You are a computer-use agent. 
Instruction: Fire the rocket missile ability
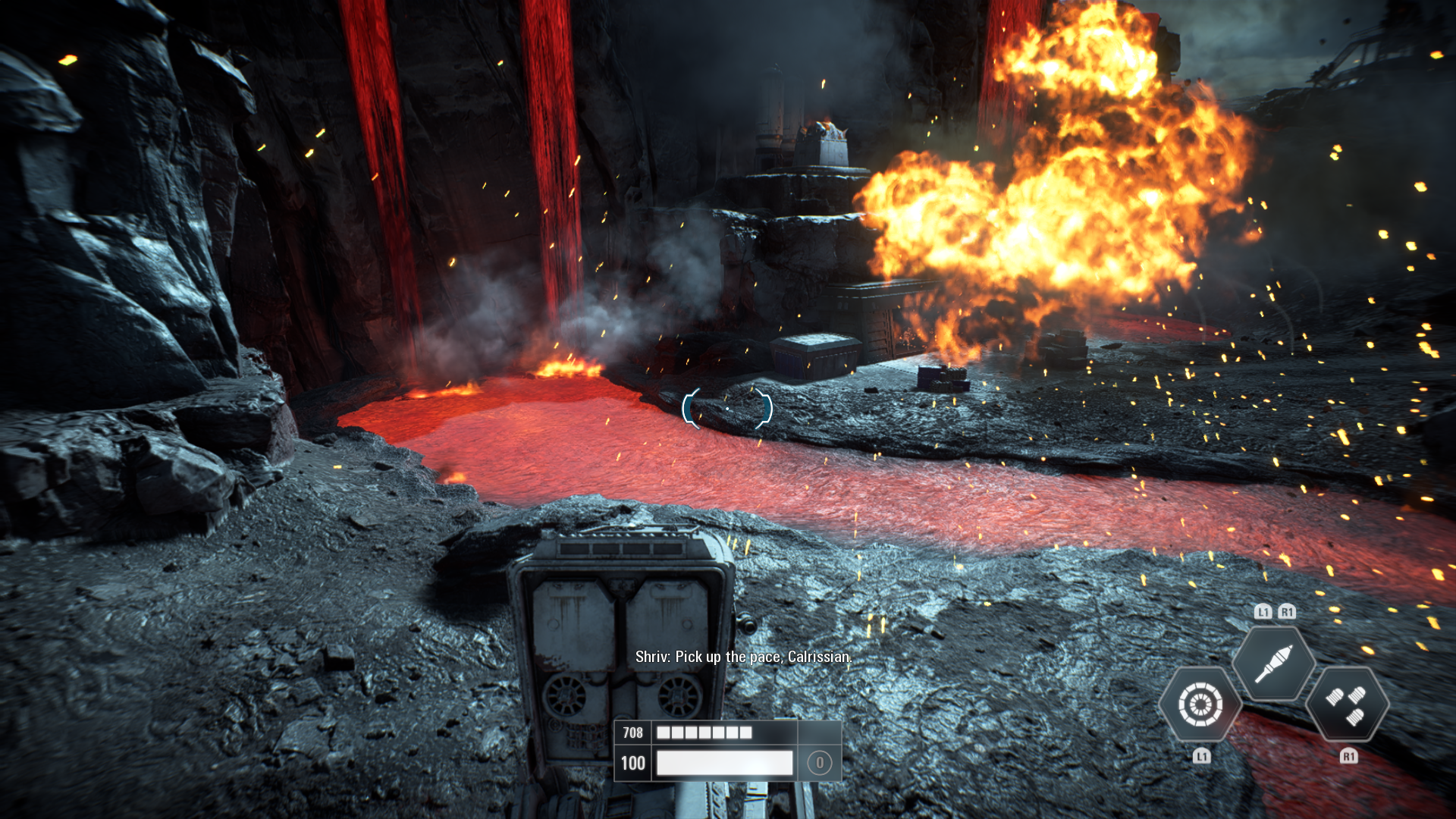pyautogui.click(x=1273, y=664)
